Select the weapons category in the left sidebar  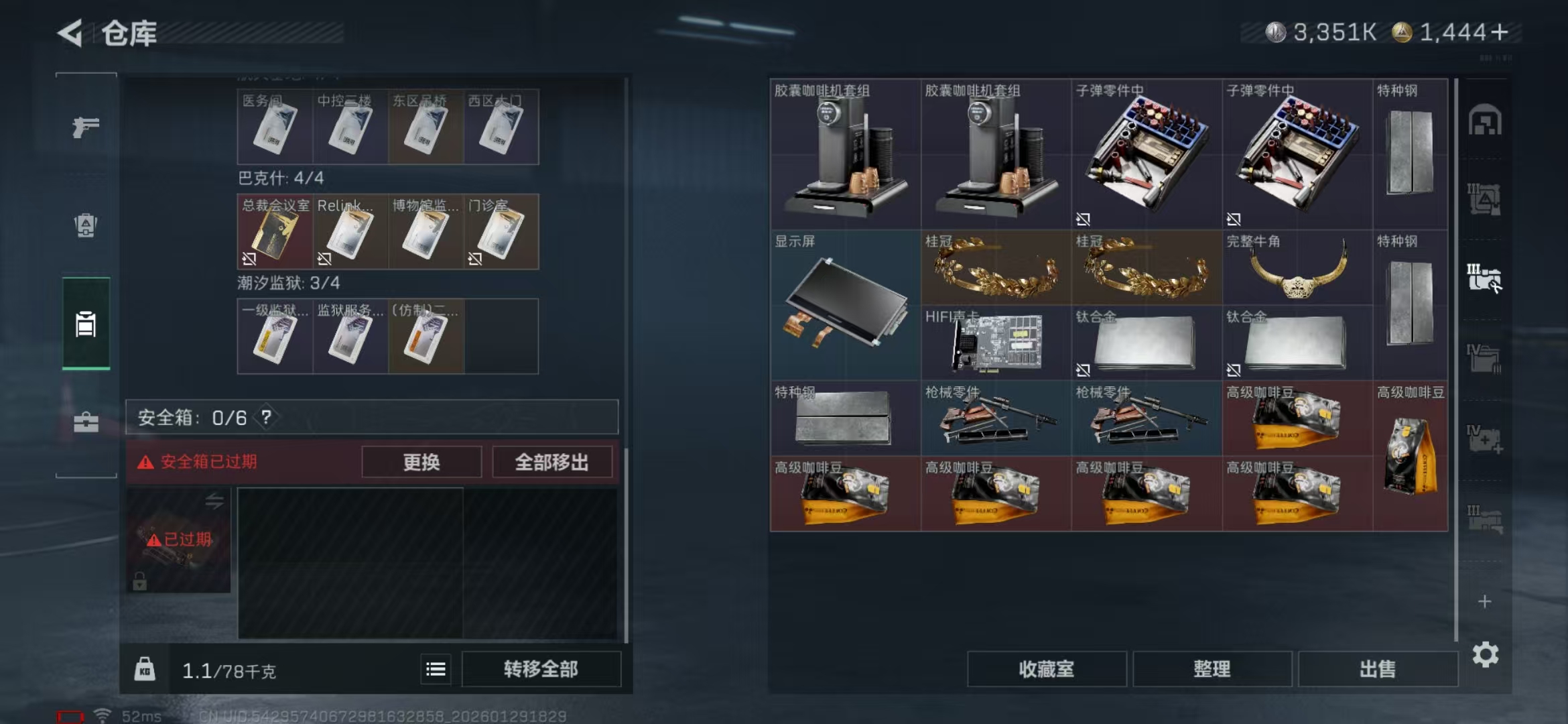85,127
